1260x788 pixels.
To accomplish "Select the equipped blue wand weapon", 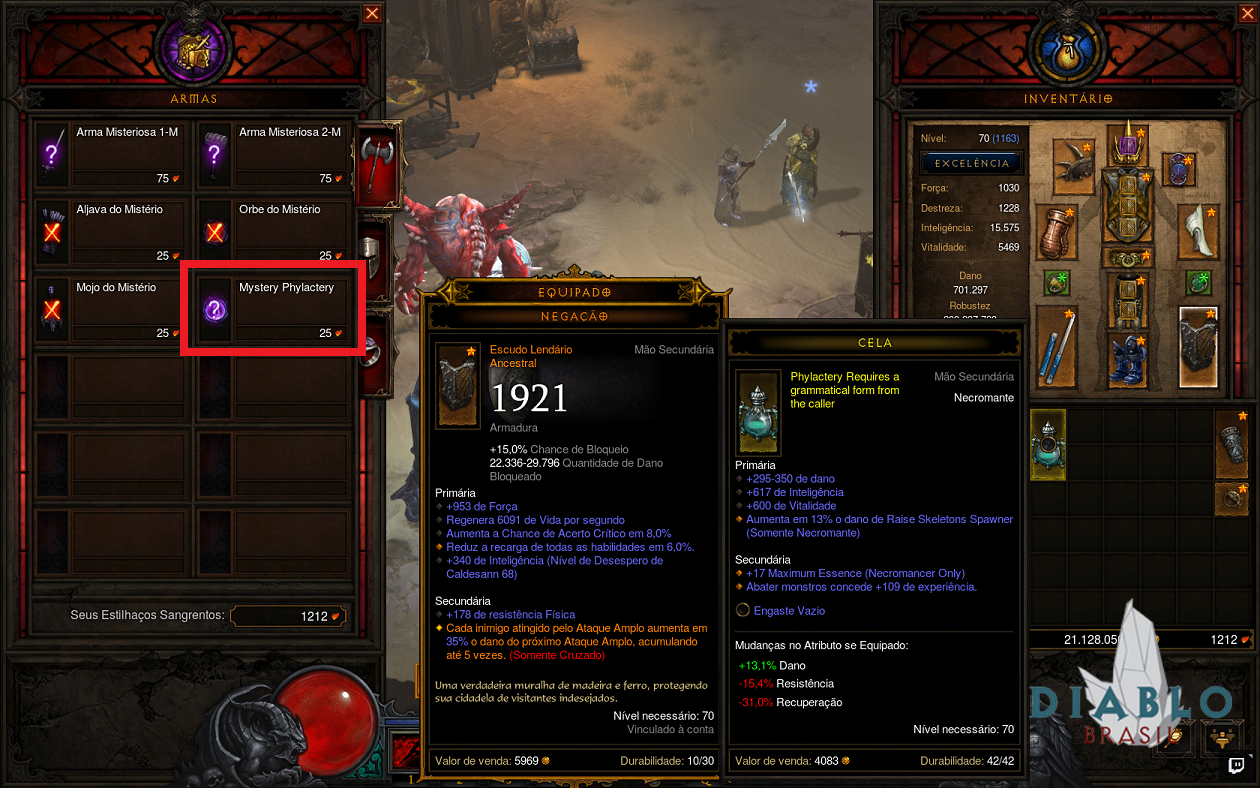I will coord(1056,345).
